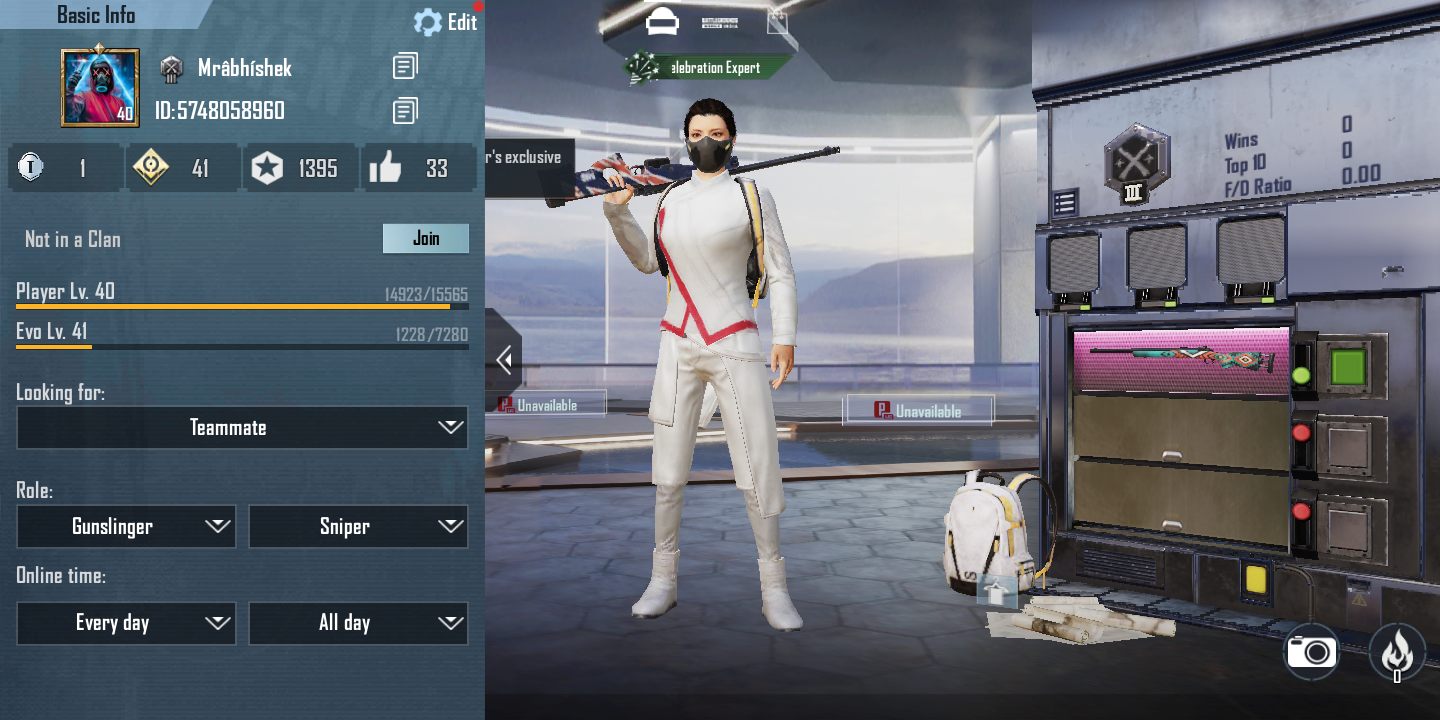
Task: Copy the player name Mrâbhíshek
Action: [x=405, y=67]
